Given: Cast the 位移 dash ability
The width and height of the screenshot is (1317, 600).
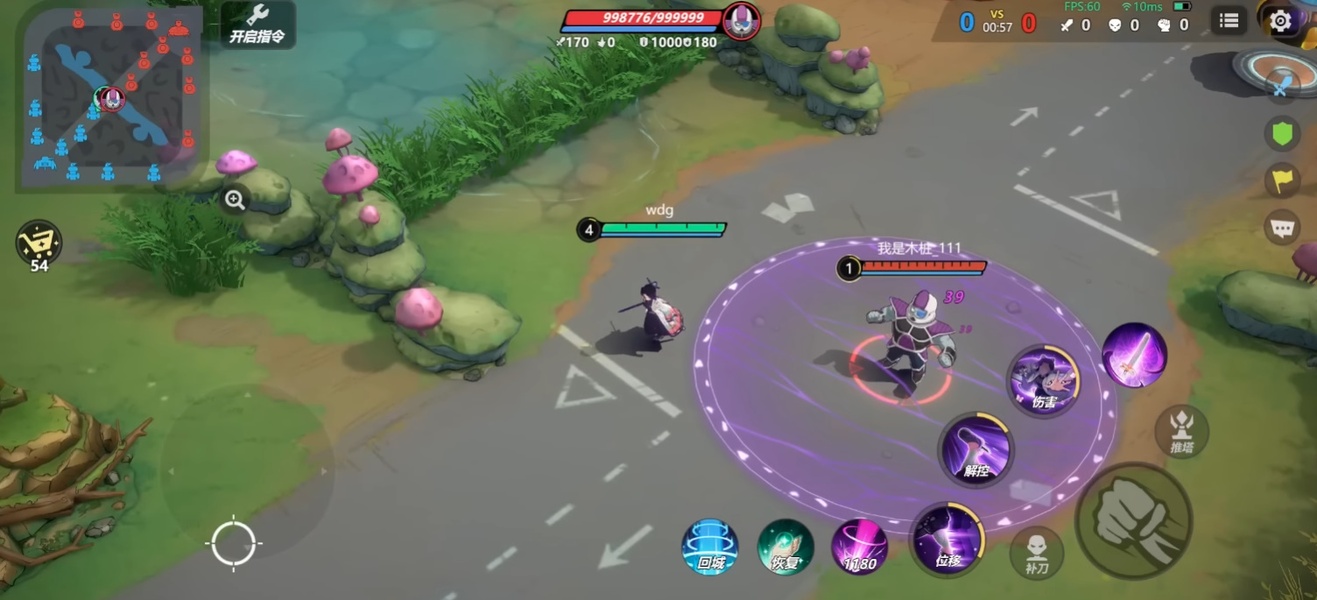Looking at the screenshot, I should (946, 540).
